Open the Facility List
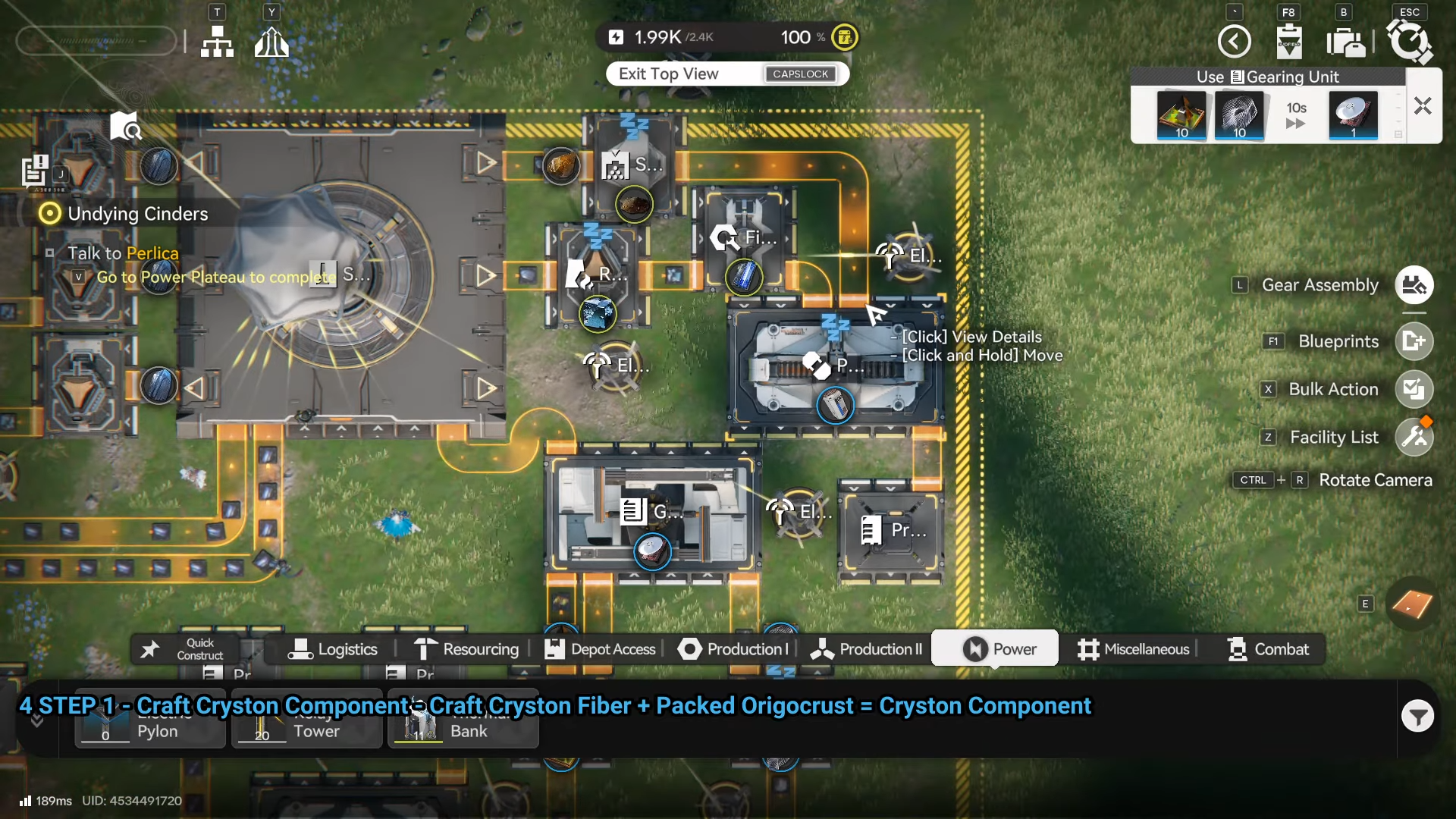This screenshot has height=819, width=1456. (1414, 438)
